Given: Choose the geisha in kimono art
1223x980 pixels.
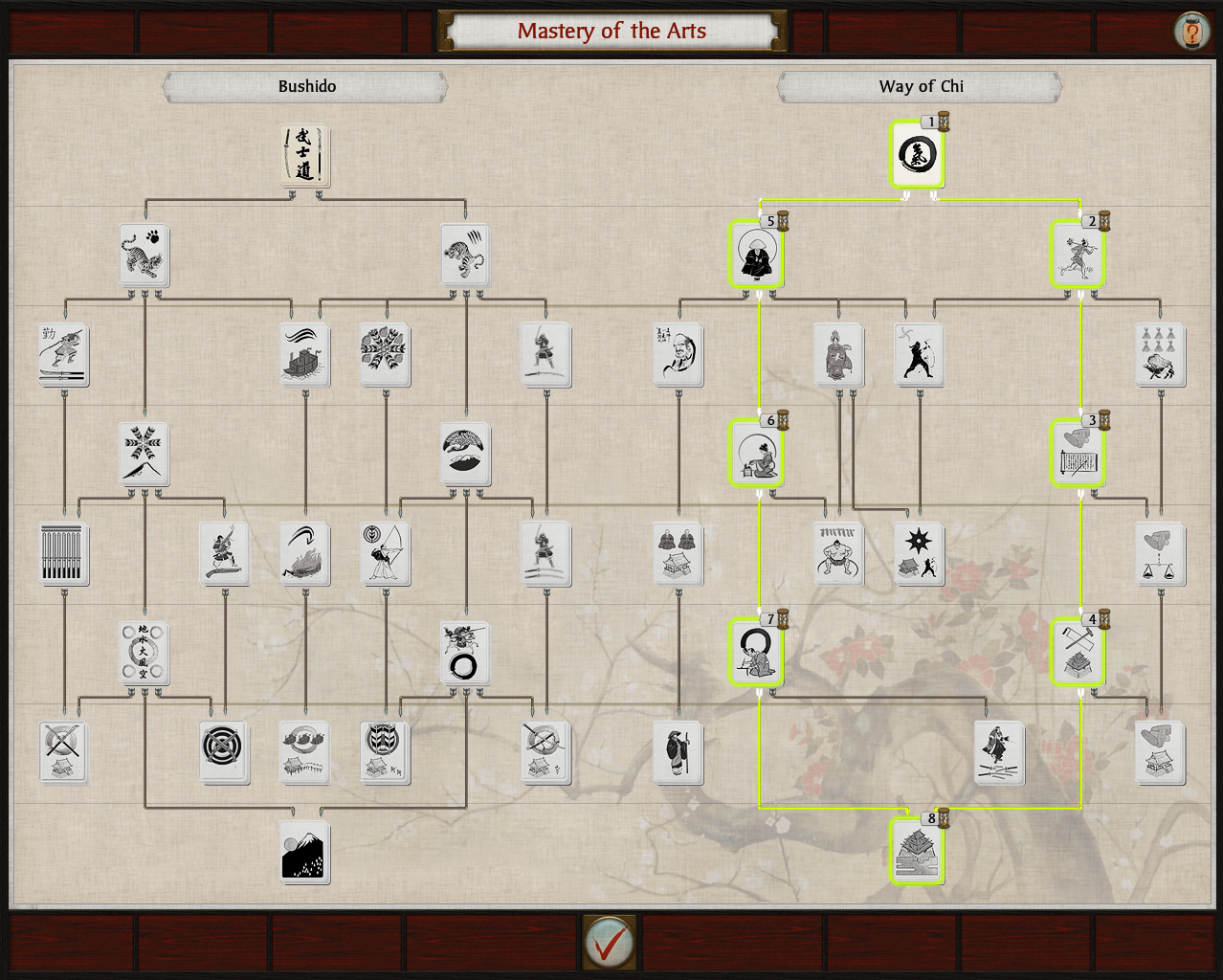Looking at the screenshot, I should tap(838, 355).
